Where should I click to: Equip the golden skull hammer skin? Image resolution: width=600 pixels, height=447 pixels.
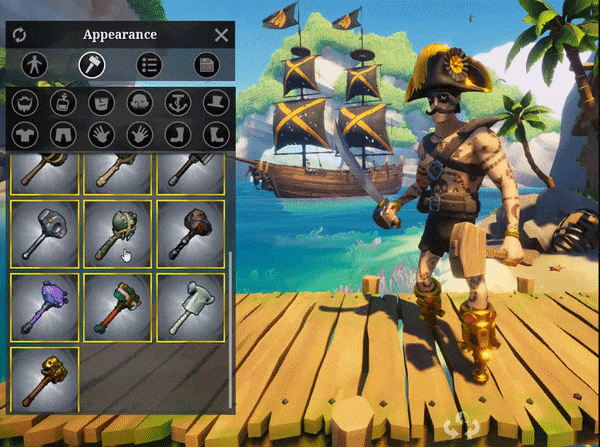coord(45,380)
